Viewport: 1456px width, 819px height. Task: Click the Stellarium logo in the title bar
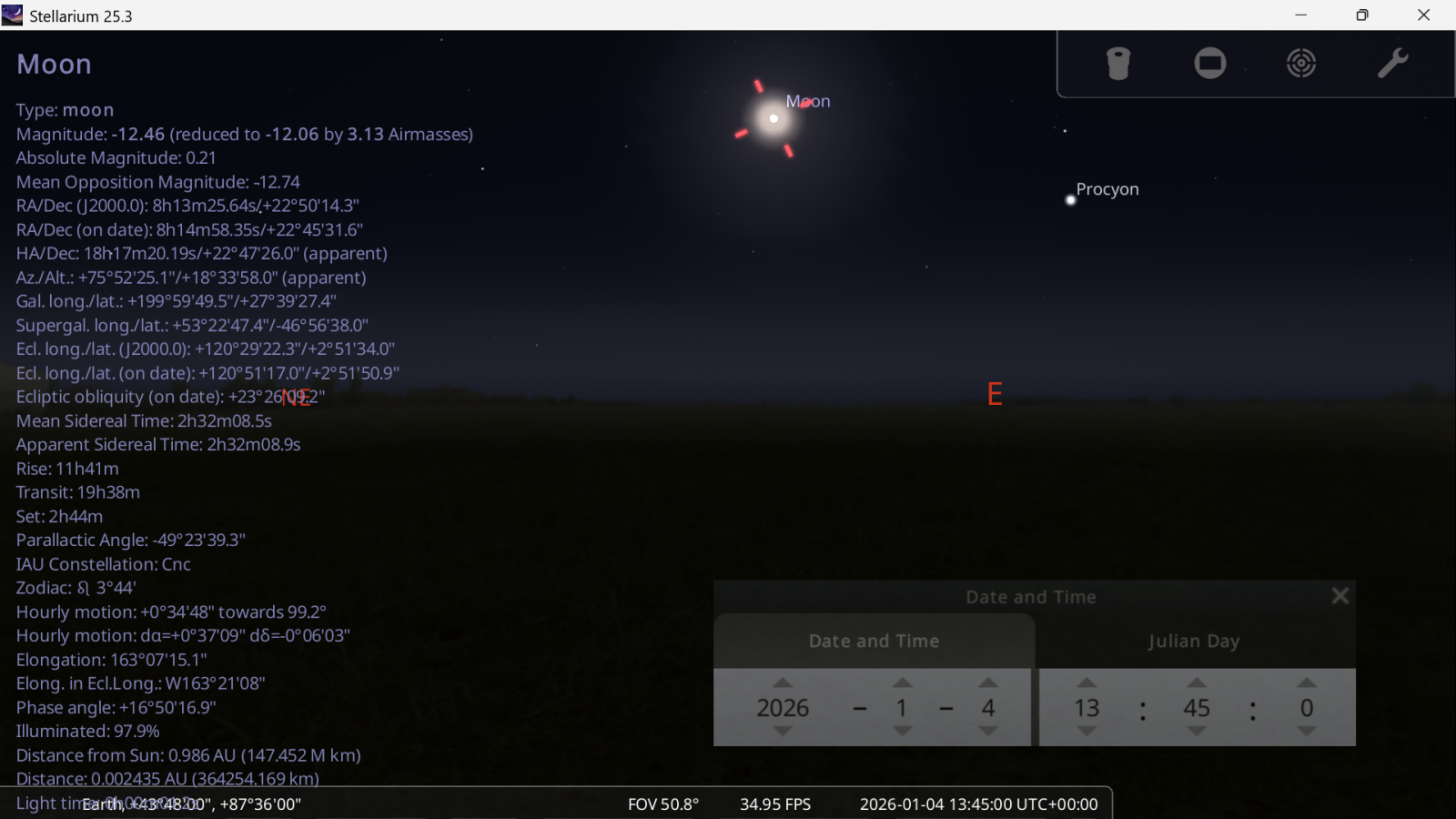point(12,15)
